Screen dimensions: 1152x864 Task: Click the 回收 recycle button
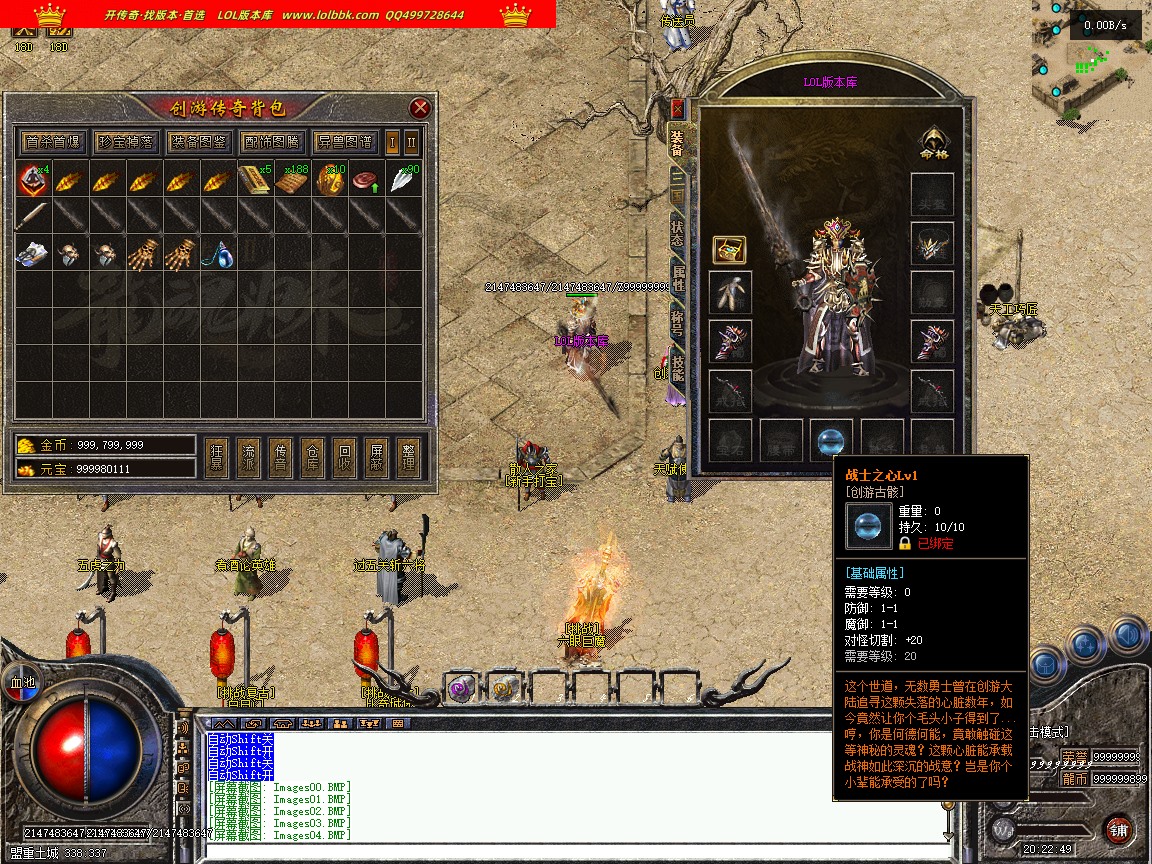point(343,457)
